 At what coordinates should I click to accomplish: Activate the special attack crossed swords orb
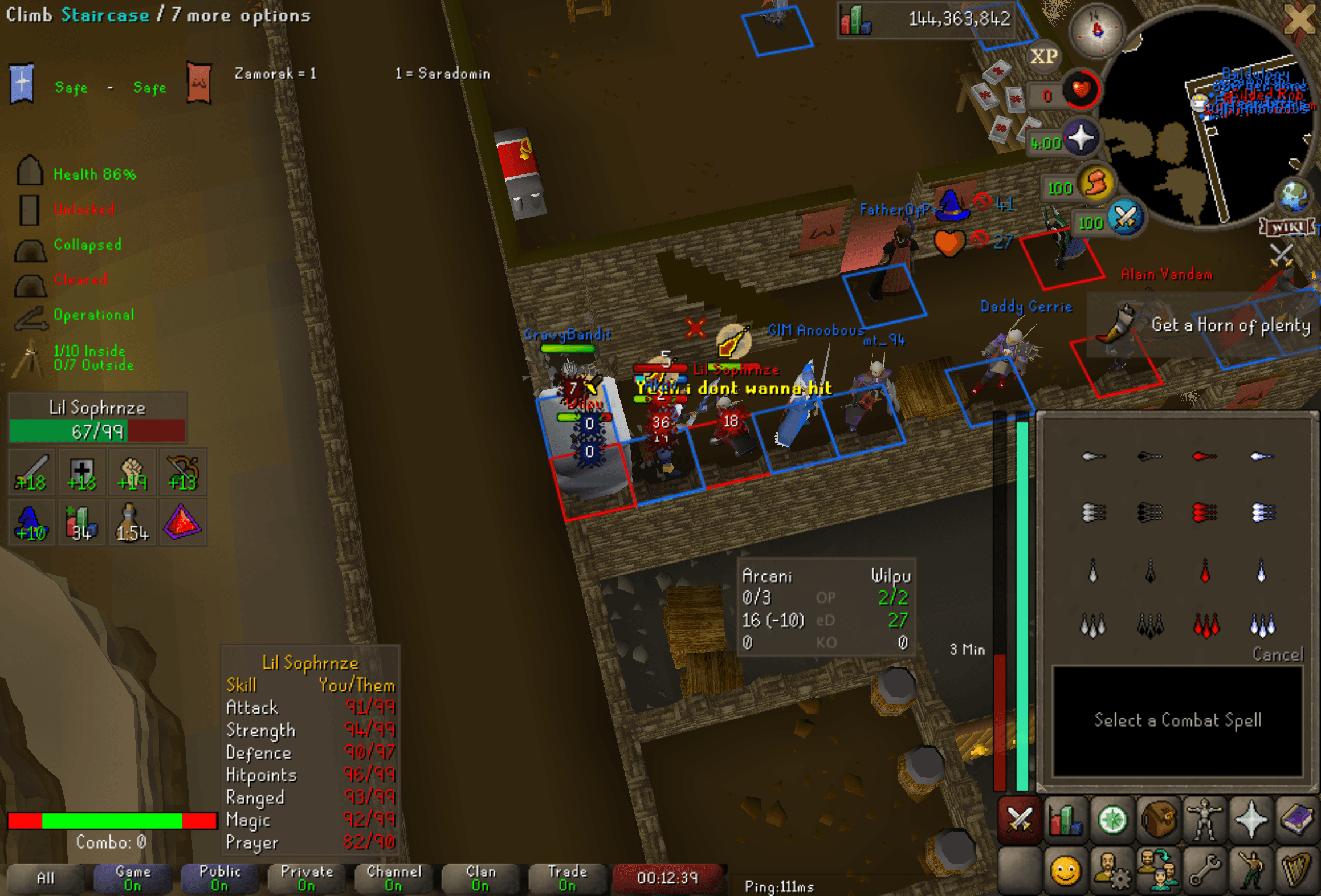[1125, 218]
